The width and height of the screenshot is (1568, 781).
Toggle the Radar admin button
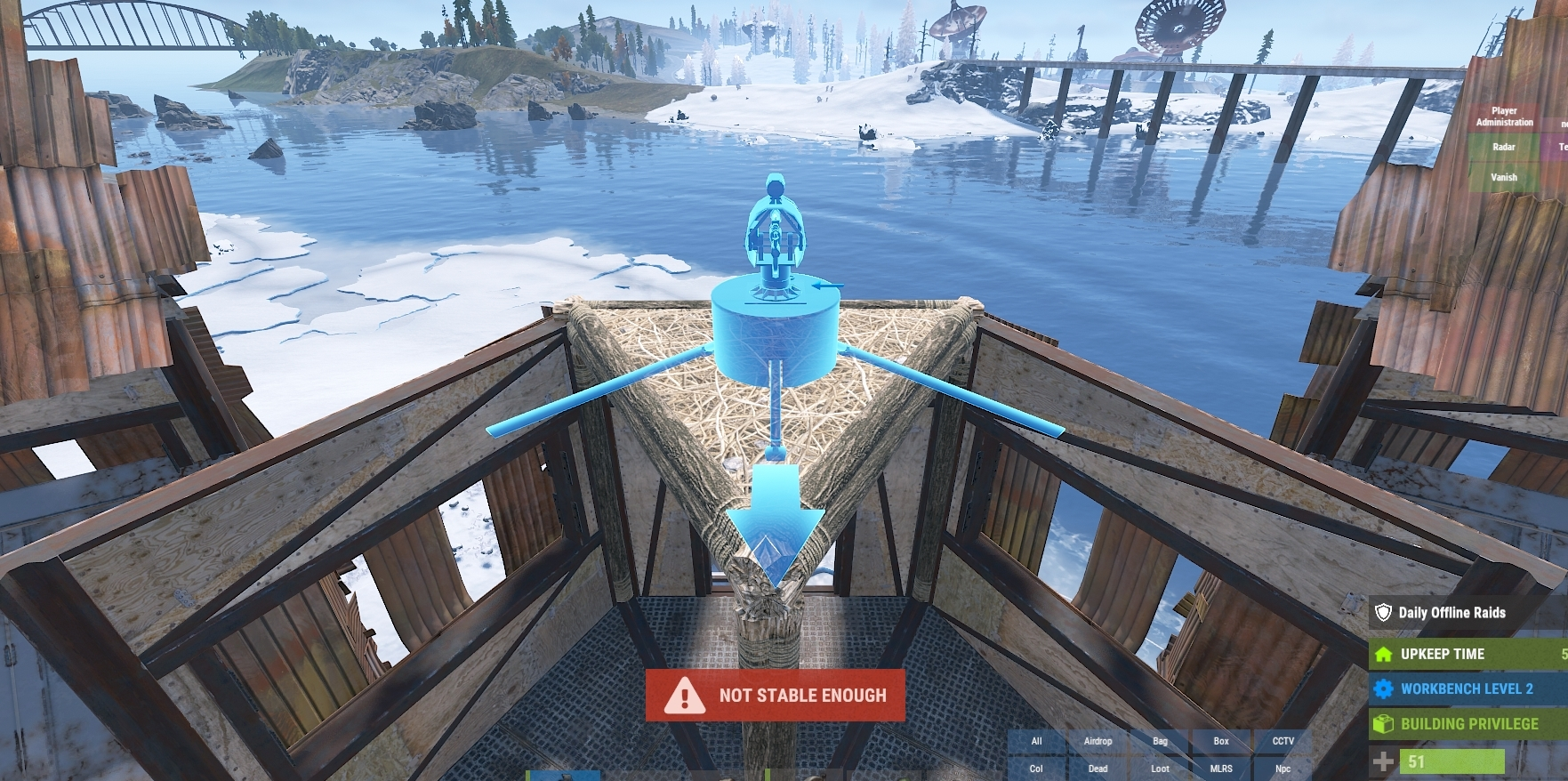tap(1504, 147)
